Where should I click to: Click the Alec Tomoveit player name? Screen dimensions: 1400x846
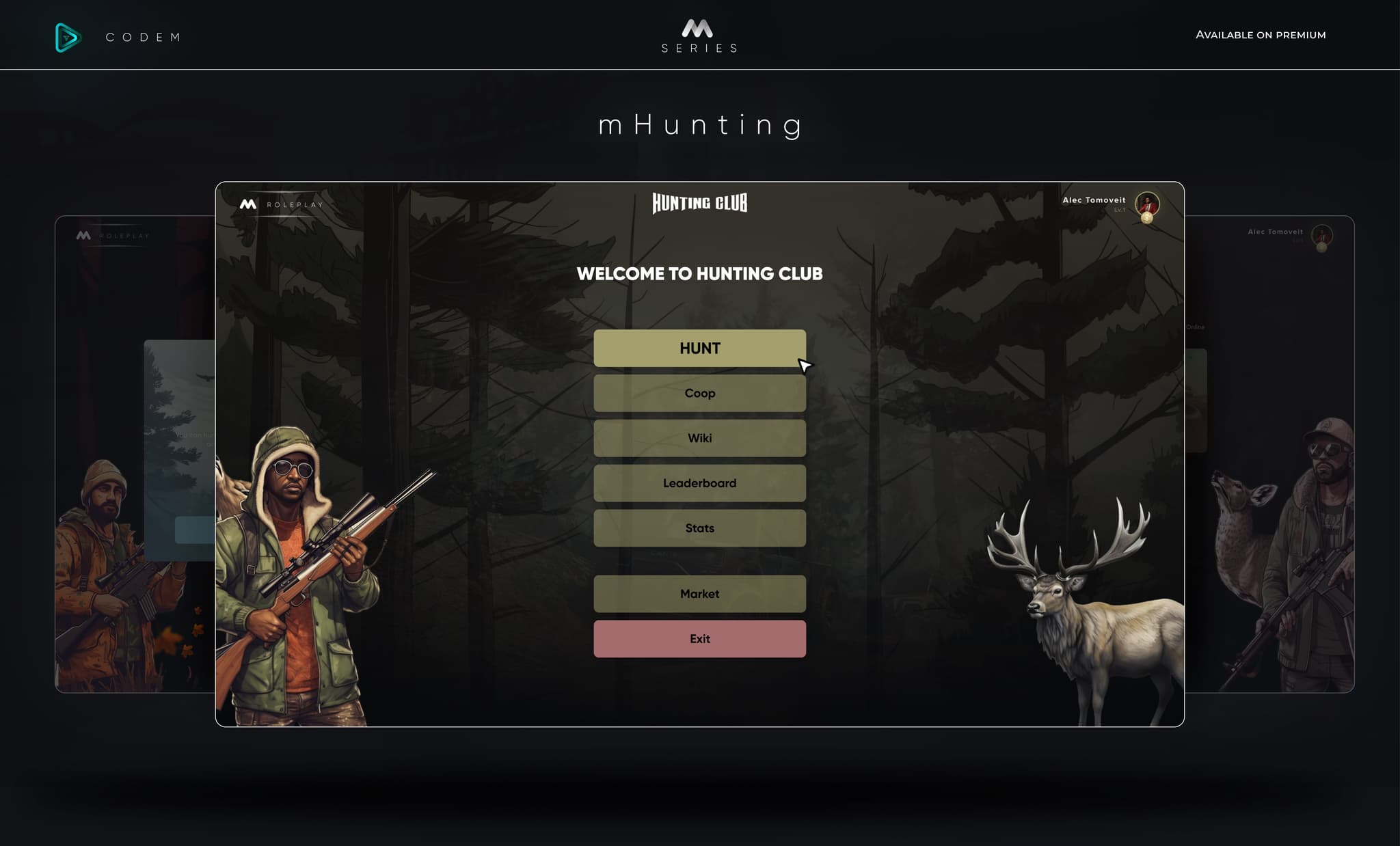1094,200
